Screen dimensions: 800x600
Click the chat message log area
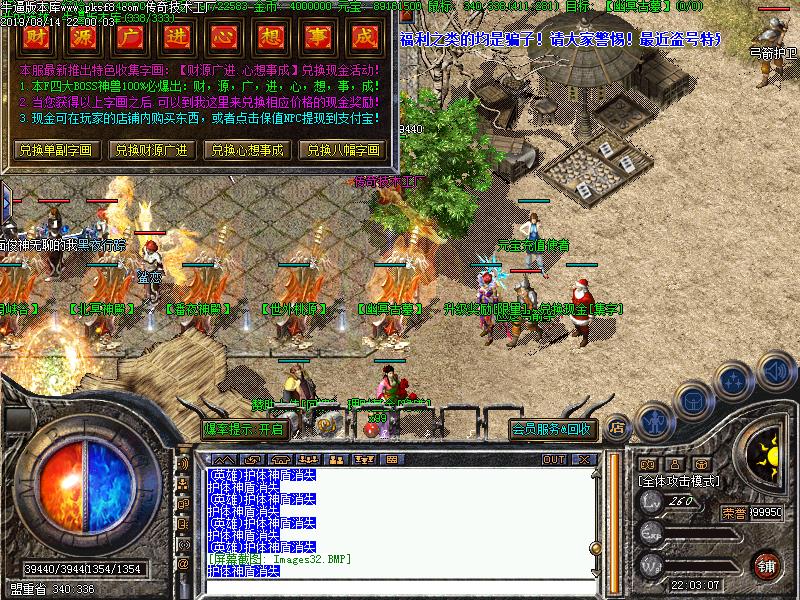[400, 520]
